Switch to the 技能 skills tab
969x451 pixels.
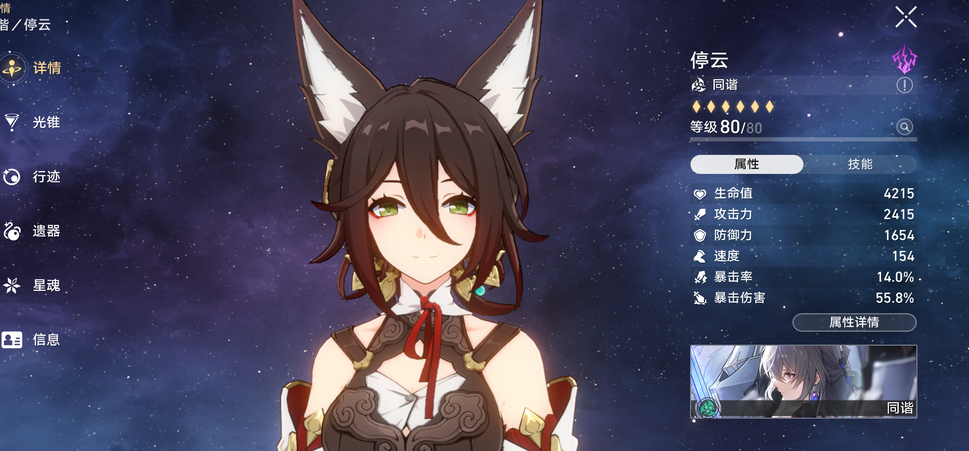860,164
